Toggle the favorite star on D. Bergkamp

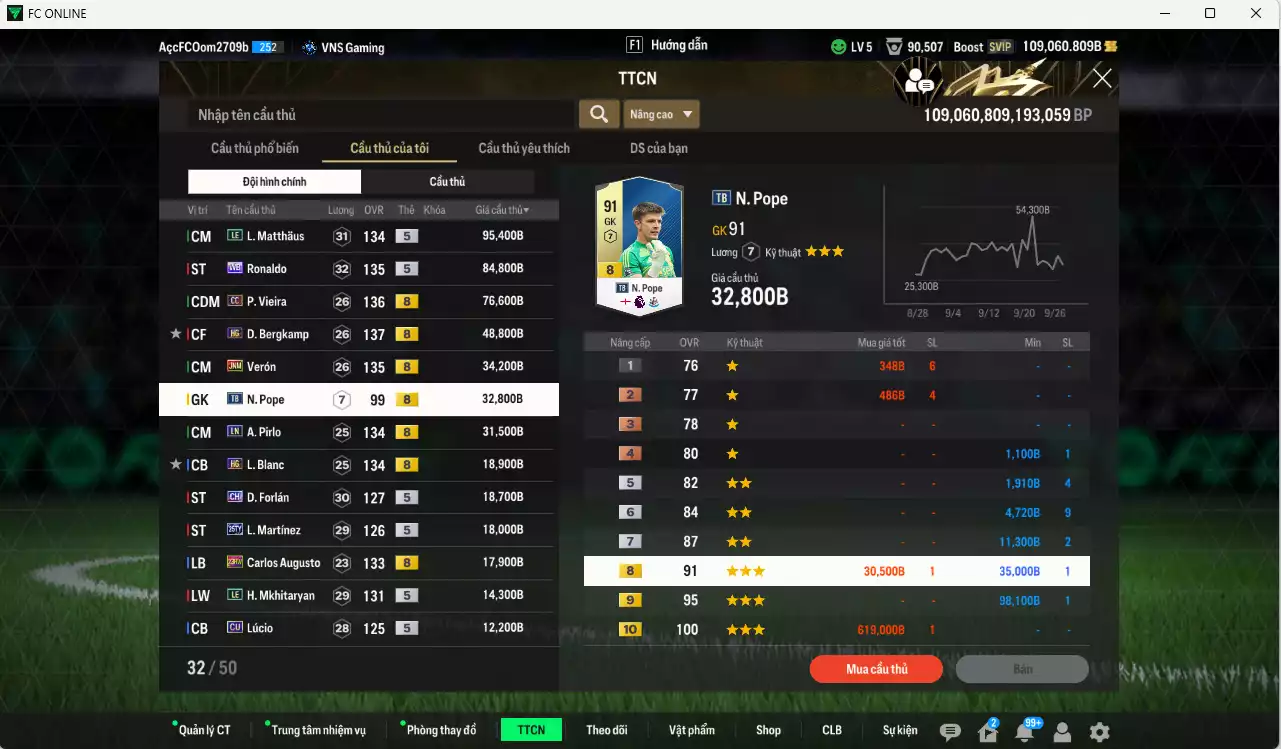[175, 333]
